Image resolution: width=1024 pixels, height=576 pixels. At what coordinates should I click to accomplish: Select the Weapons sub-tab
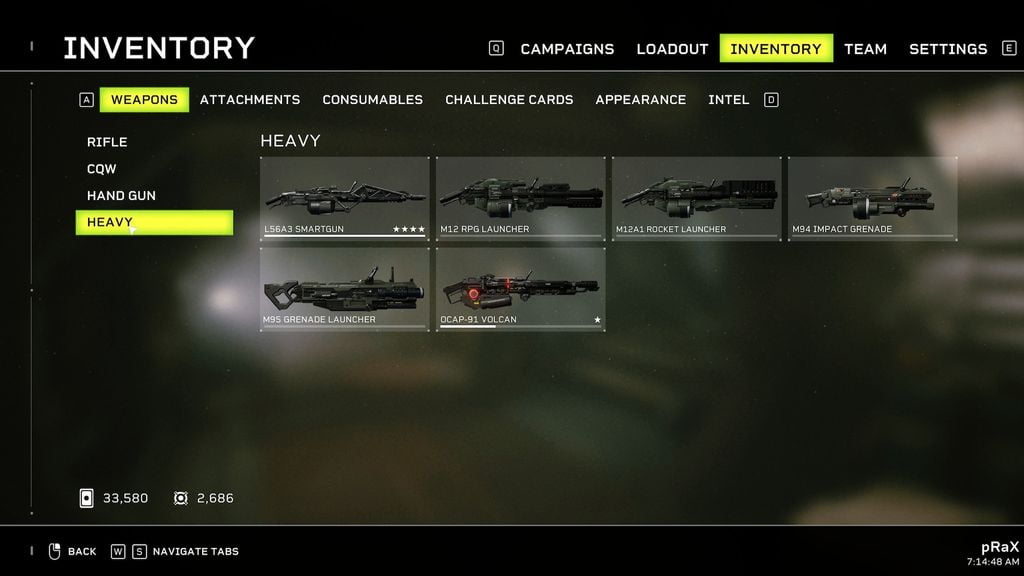click(144, 100)
